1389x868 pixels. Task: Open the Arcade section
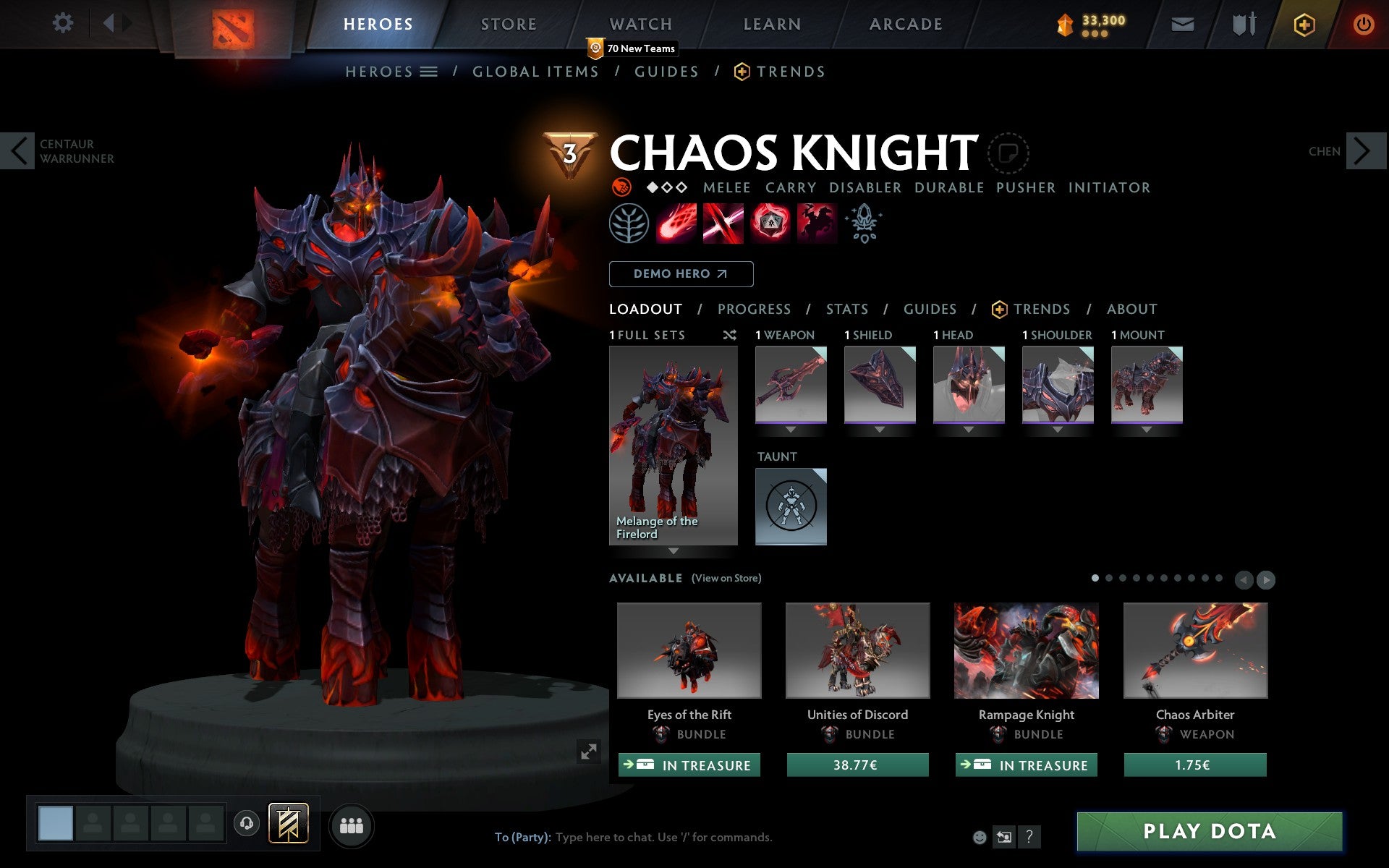coord(904,24)
